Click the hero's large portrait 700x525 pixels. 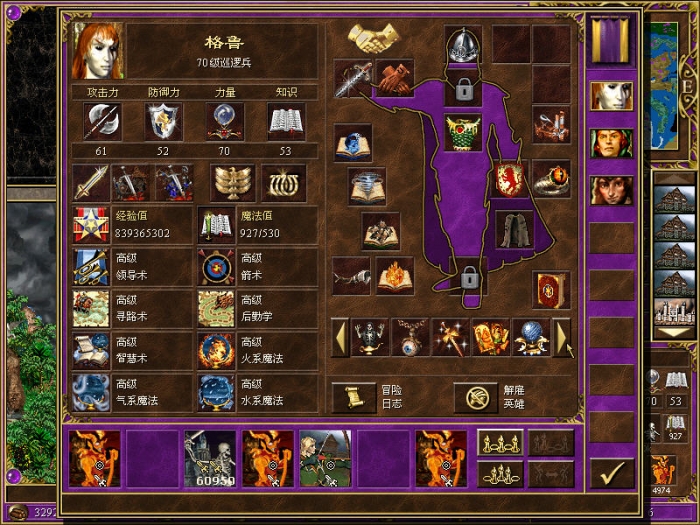98,51
